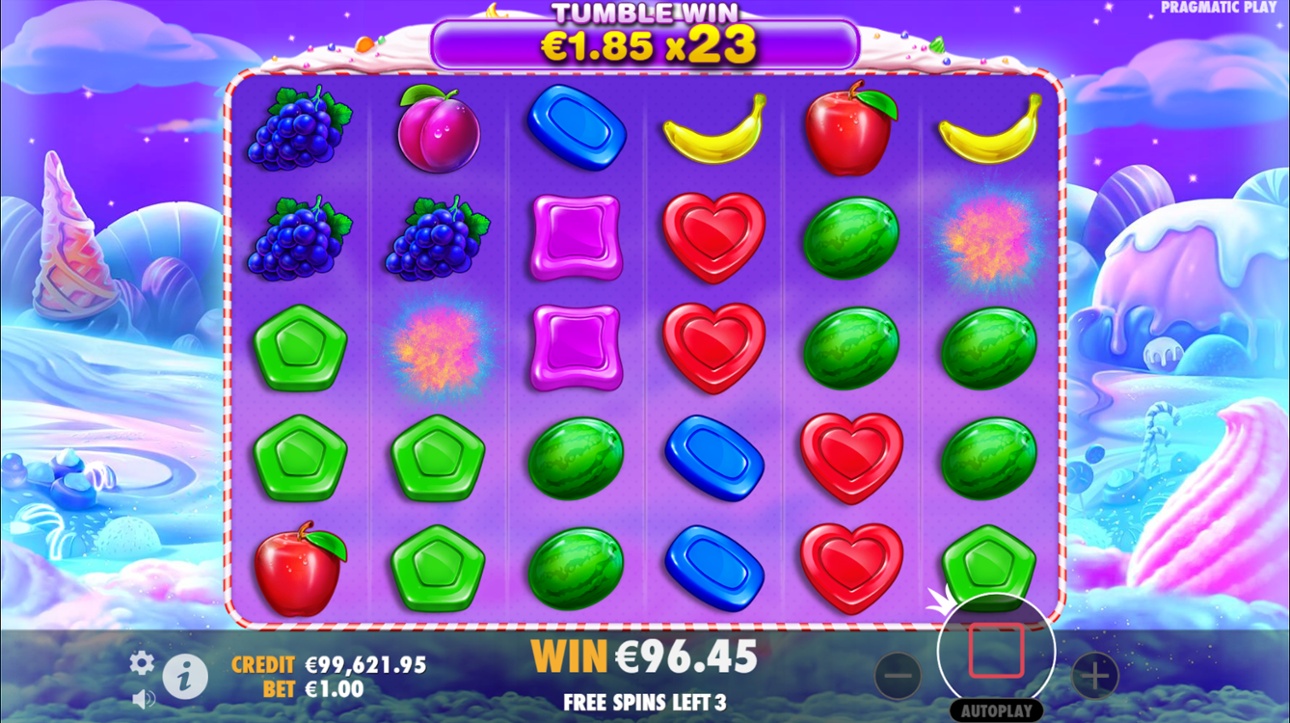1290x723 pixels.
Task: Select the candy explosion scatter symbol on reel six
Action: coord(985,240)
